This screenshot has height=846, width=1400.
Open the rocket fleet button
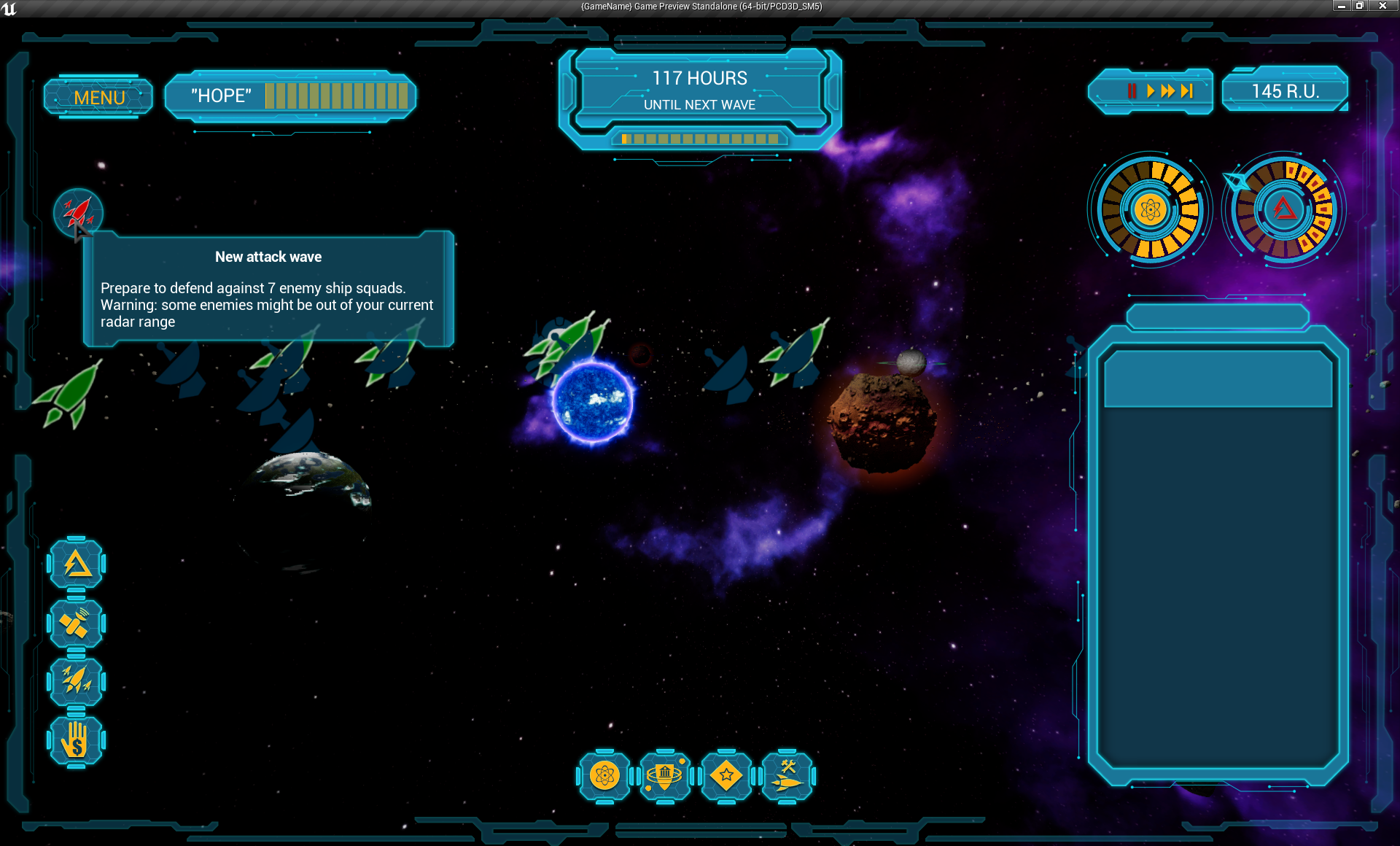(77, 681)
